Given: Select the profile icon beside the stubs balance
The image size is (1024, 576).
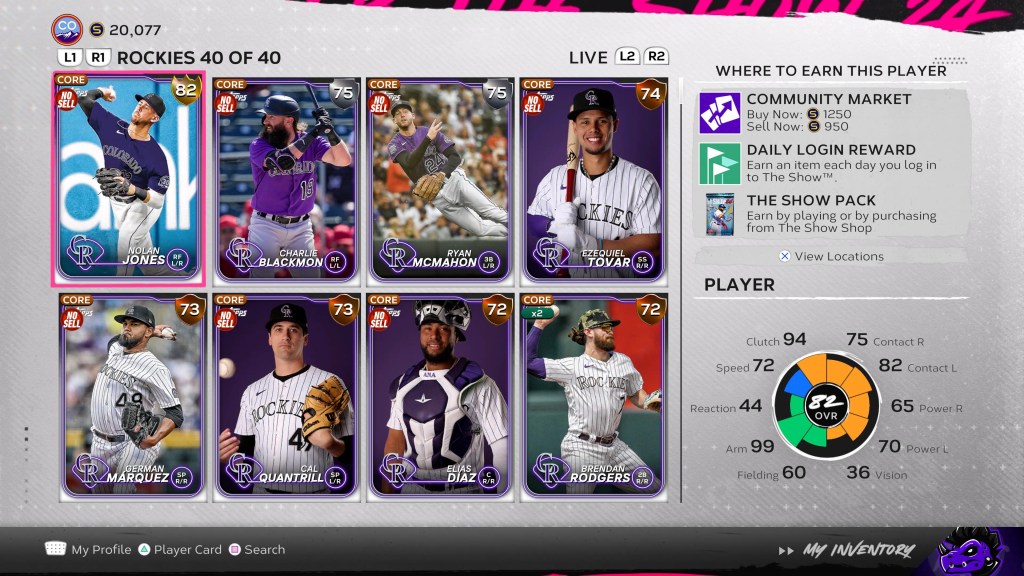Looking at the screenshot, I should (x=67, y=29).
